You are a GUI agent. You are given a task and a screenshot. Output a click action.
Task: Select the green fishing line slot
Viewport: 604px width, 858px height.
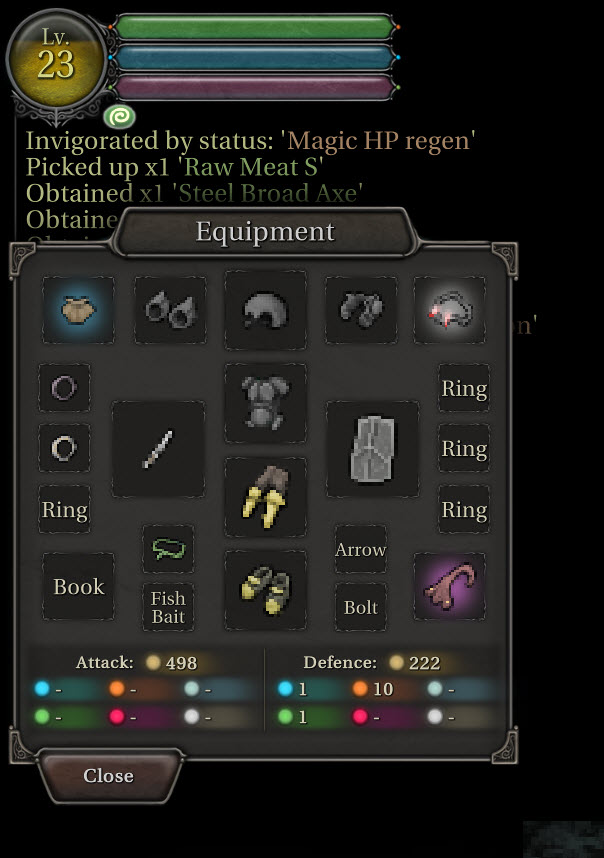[168, 549]
